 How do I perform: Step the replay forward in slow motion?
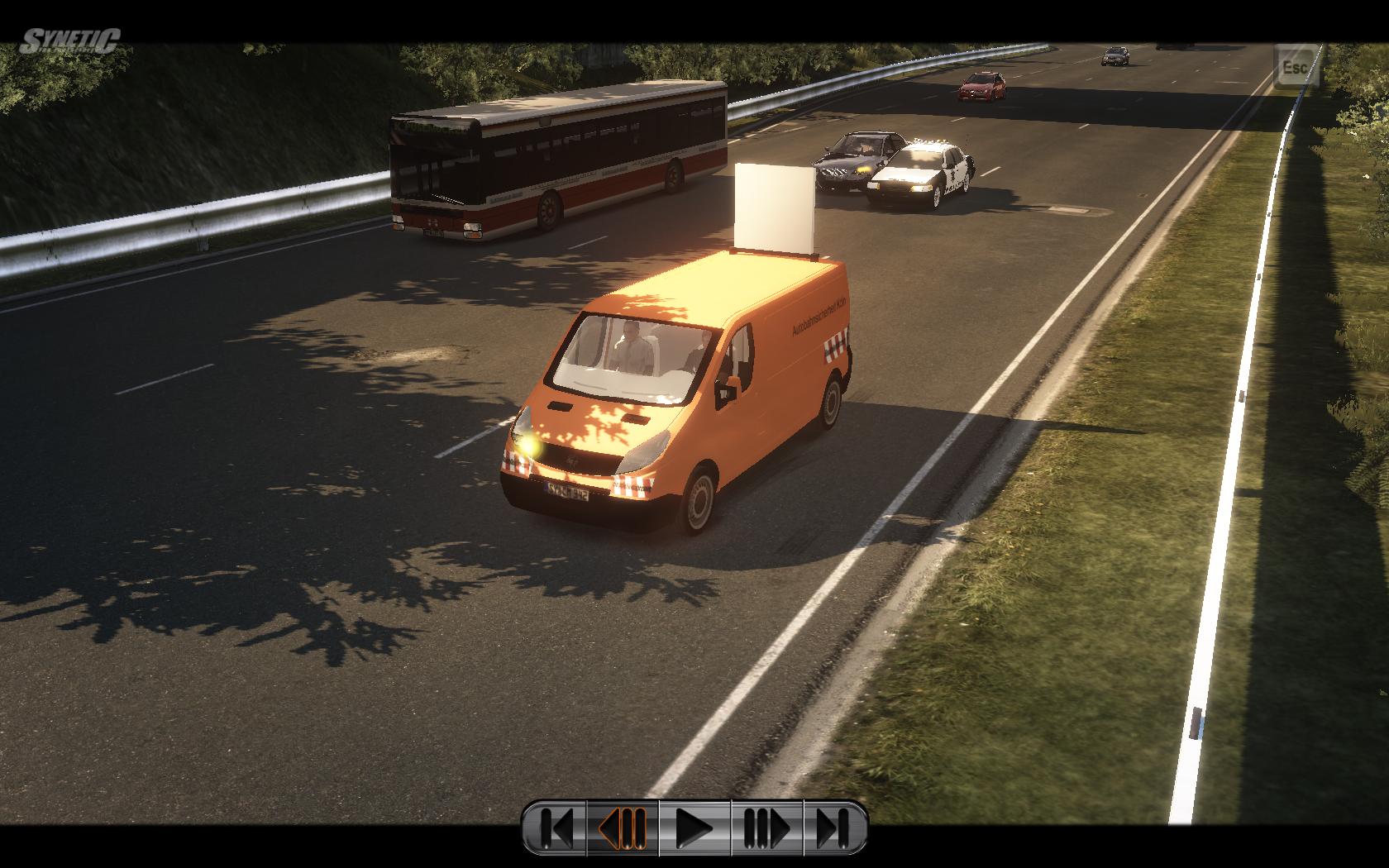766,827
